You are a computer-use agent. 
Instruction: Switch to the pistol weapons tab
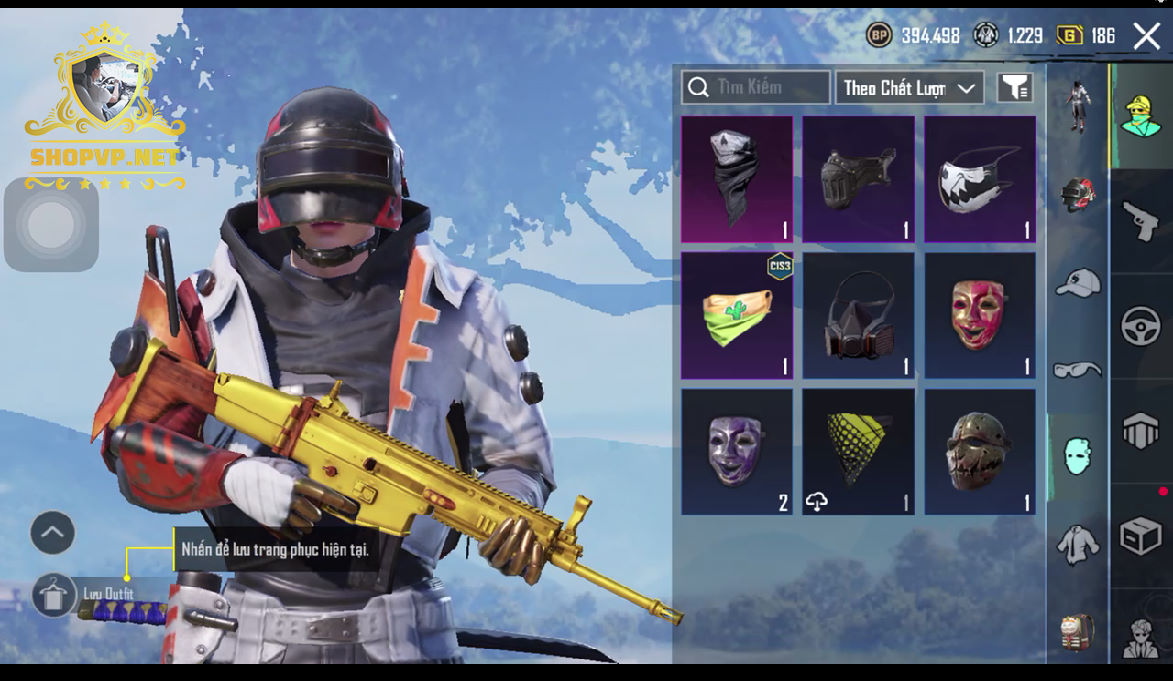coord(1140,221)
